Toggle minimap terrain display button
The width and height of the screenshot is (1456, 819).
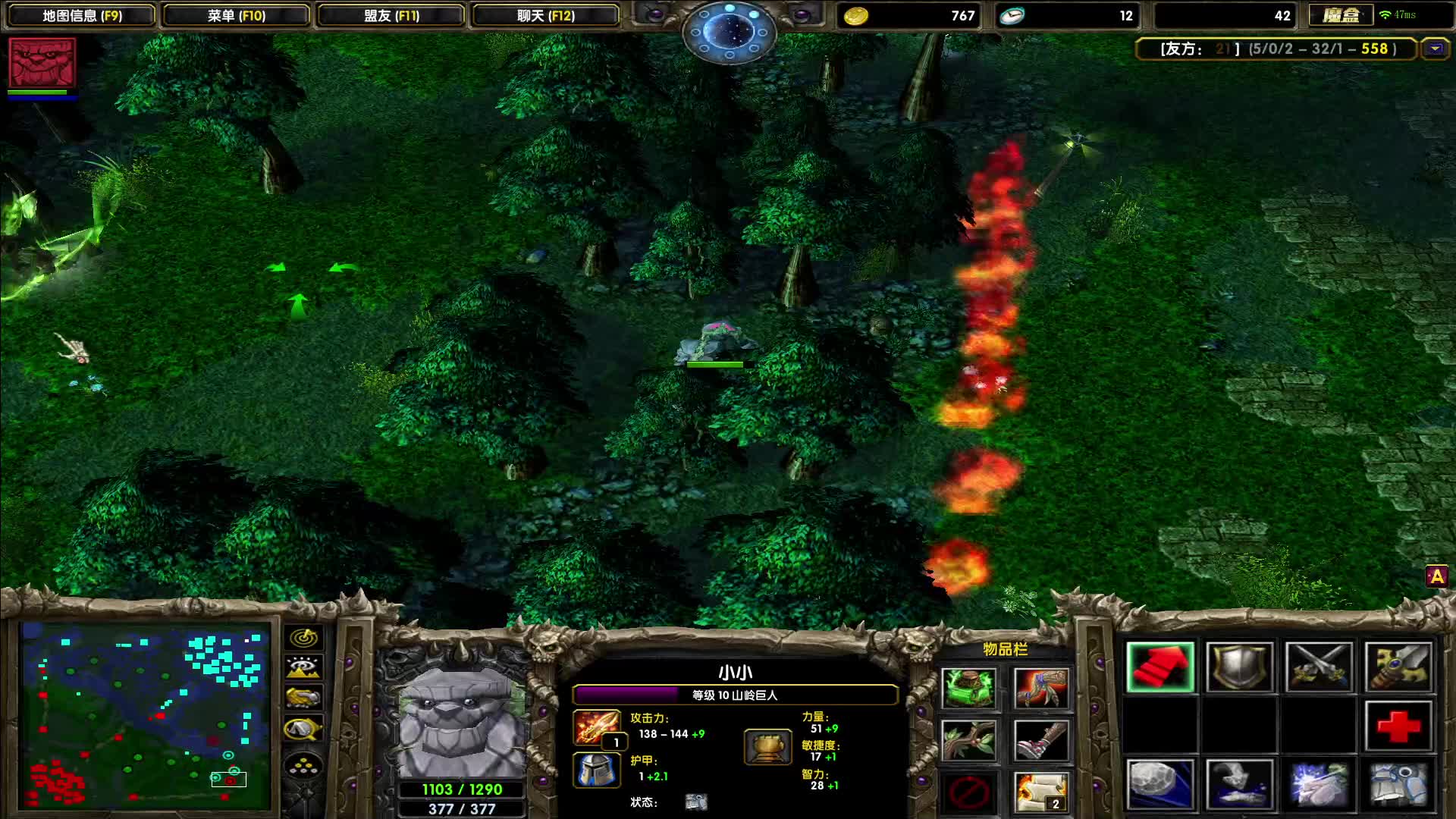(x=303, y=668)
